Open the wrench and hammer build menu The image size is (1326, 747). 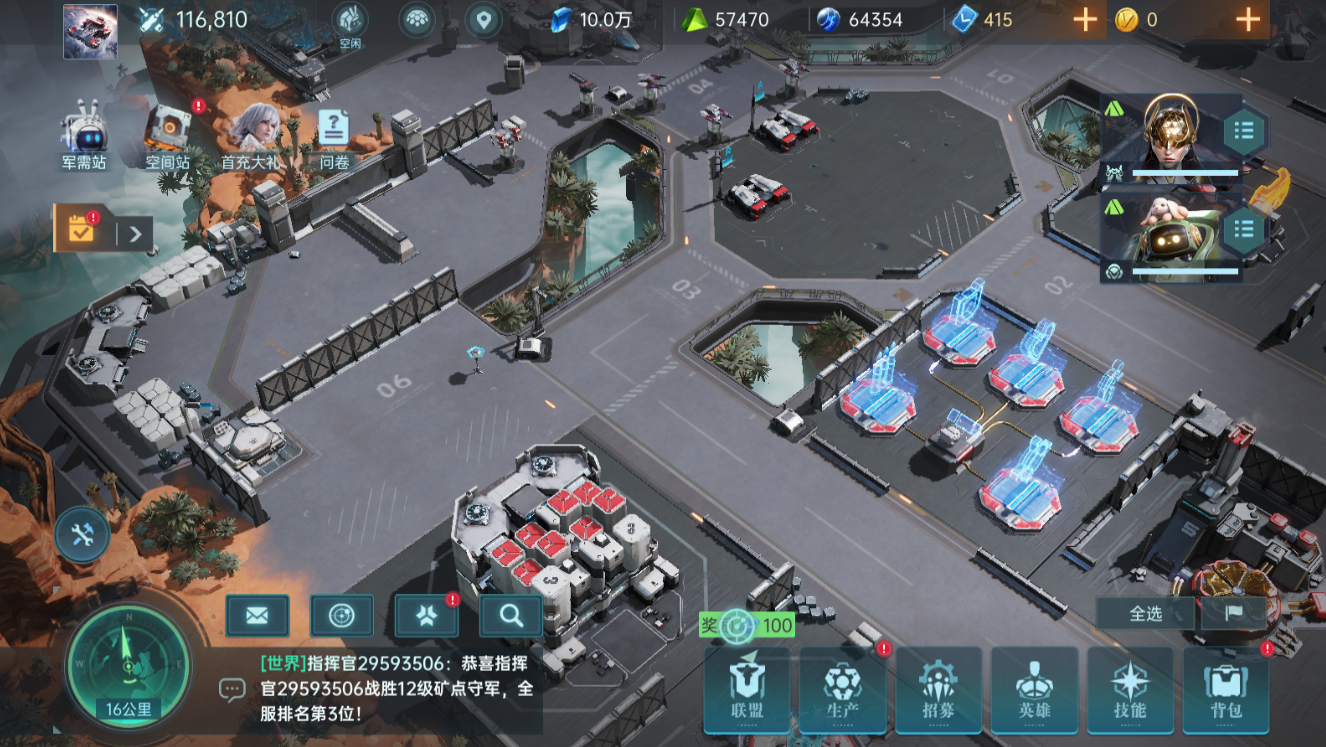tap(82, 534)
